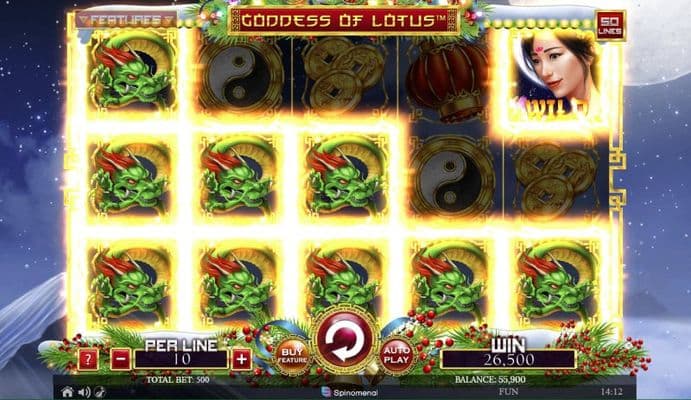Image resolution: width=691 pixels, height=400 pixels.
Task: Increase the per line bet with plus
Action: point(242,358)
